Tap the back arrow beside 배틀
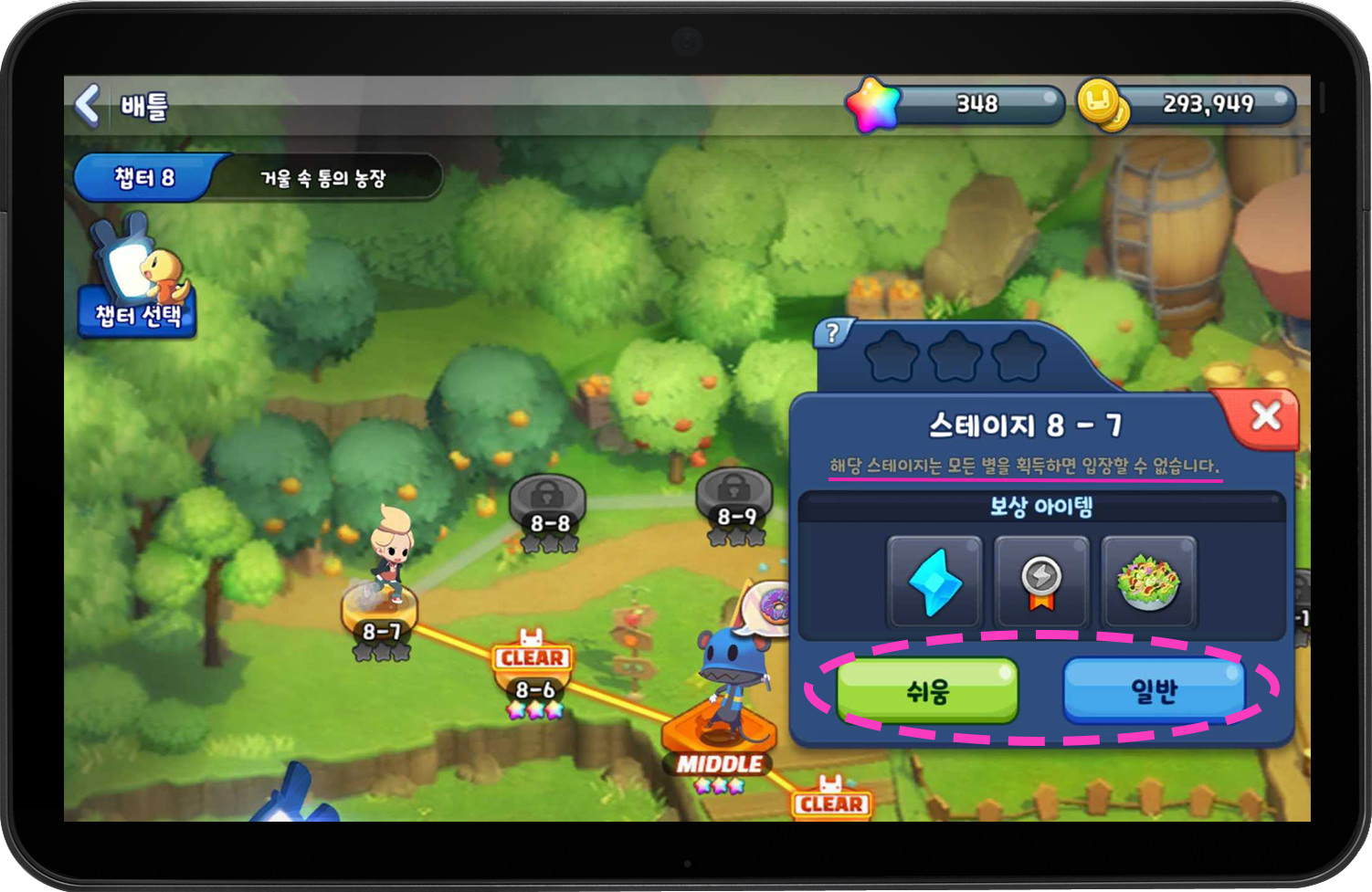Image resolution: width=1372 pixels, height=892 pixels. click(87, 104)
